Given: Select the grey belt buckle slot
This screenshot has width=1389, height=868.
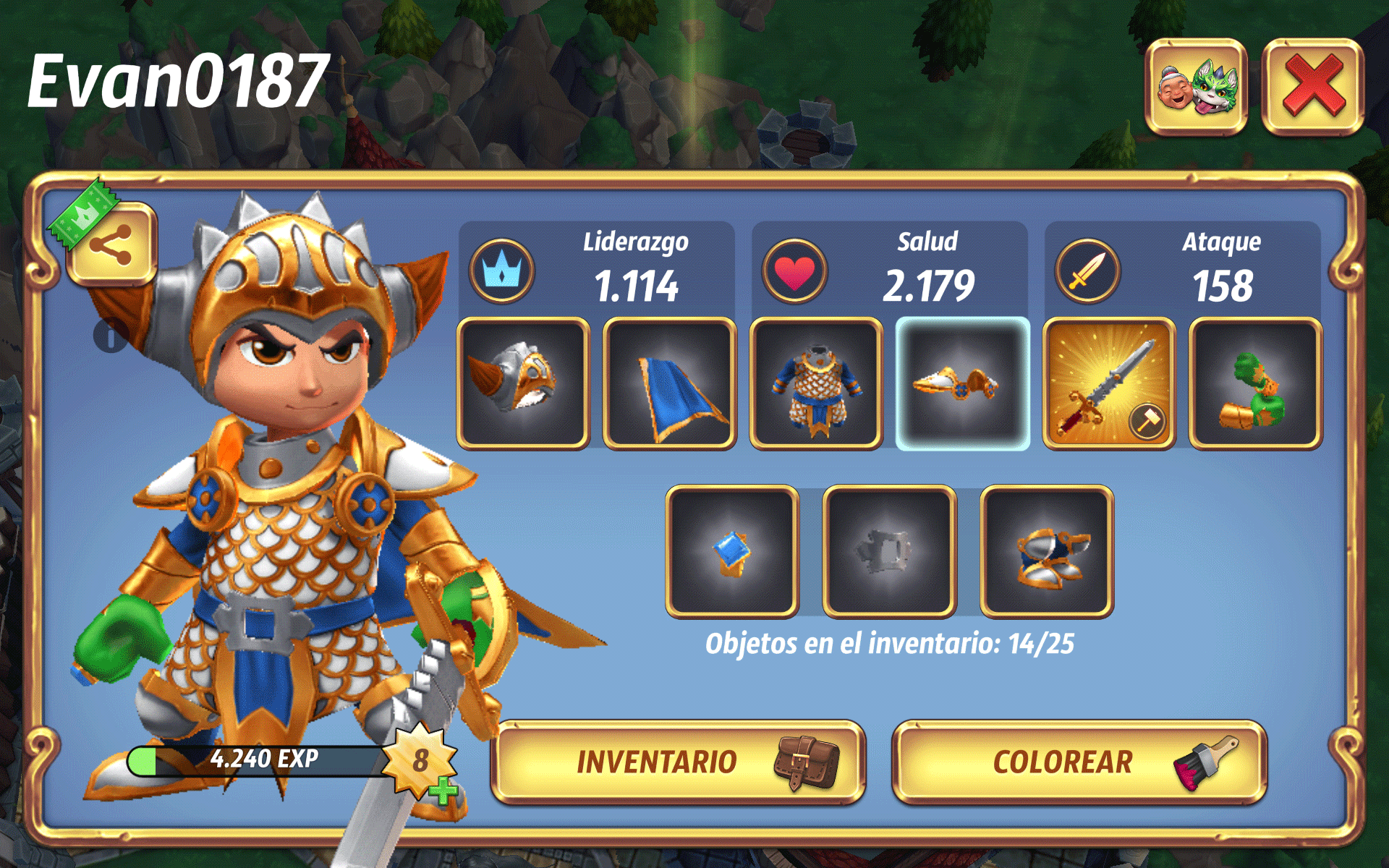Looking at the screenshot, I should pos(889,551).
